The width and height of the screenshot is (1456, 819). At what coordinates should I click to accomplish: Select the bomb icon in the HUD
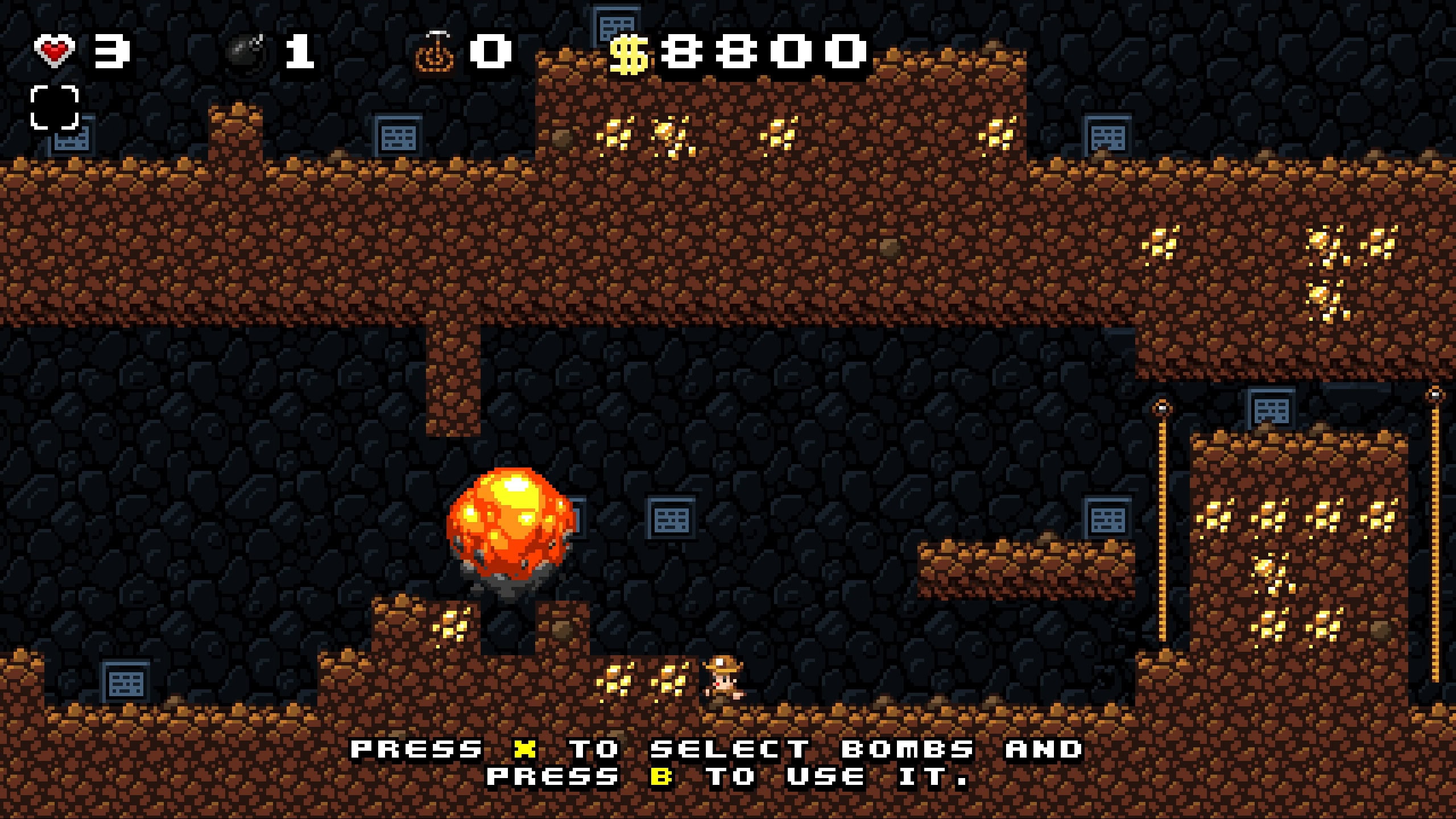(x=246, y=52)
